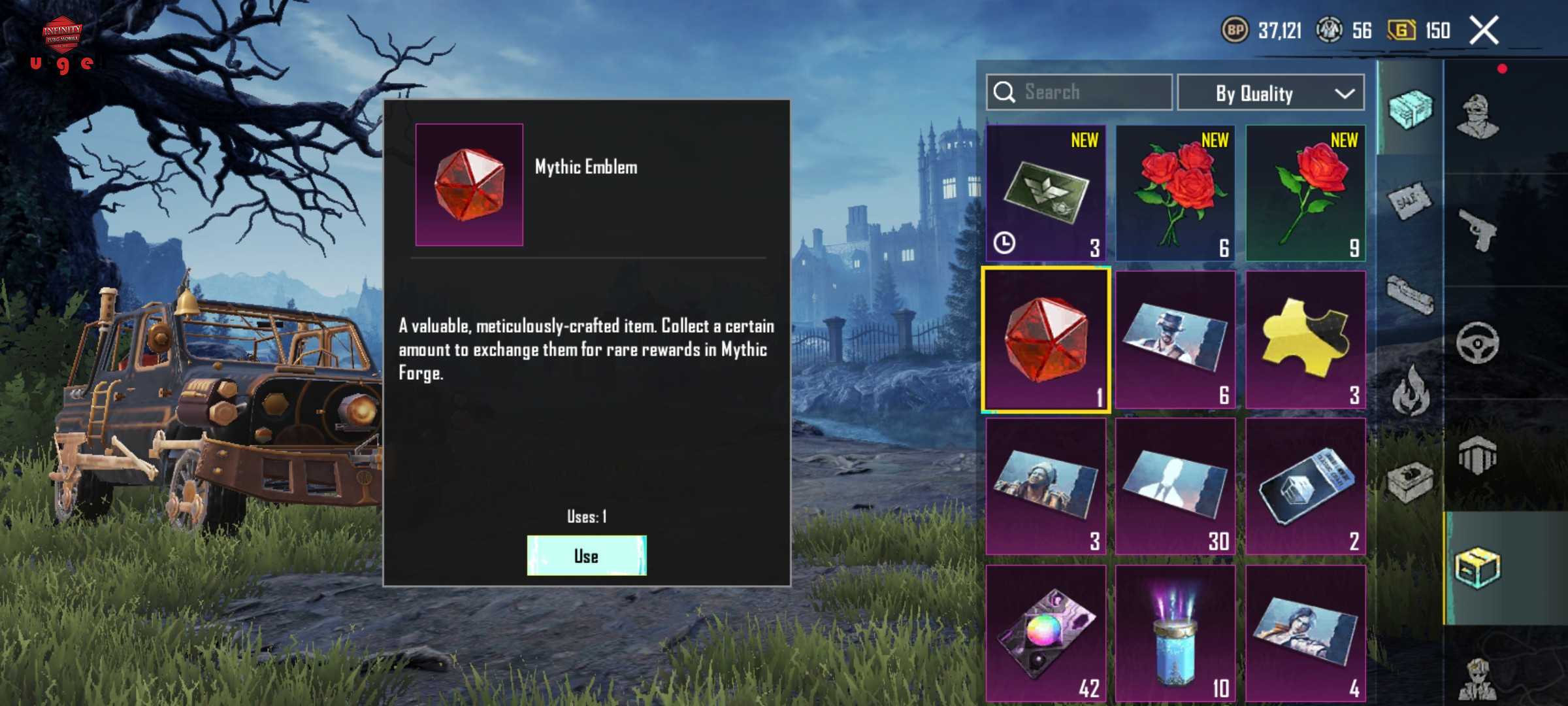Viewport: 1568px width, 706px height.
Task: Close the inventory screen
Action: [x=1484, y=30]
